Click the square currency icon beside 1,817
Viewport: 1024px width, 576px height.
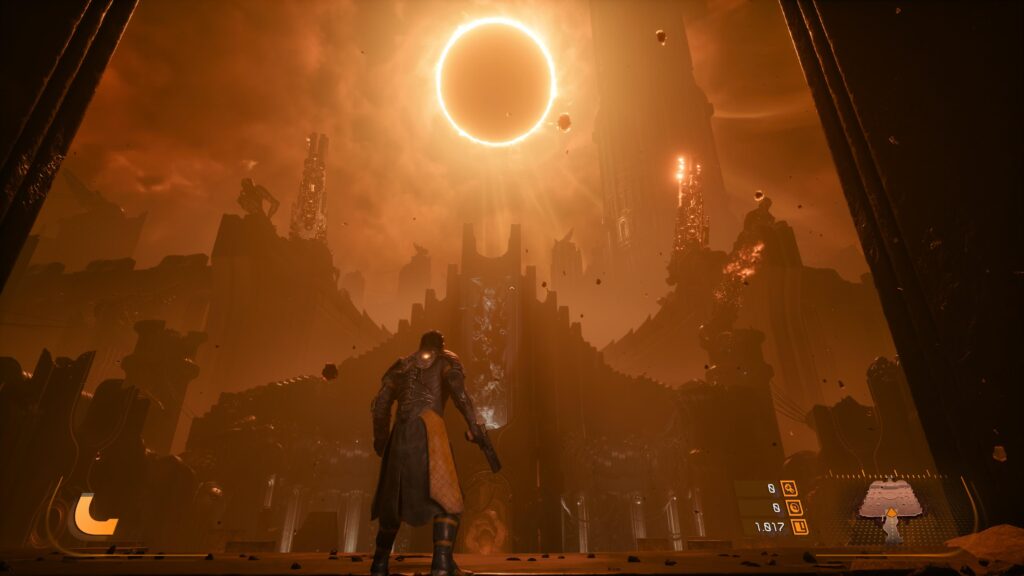point(798,526)
